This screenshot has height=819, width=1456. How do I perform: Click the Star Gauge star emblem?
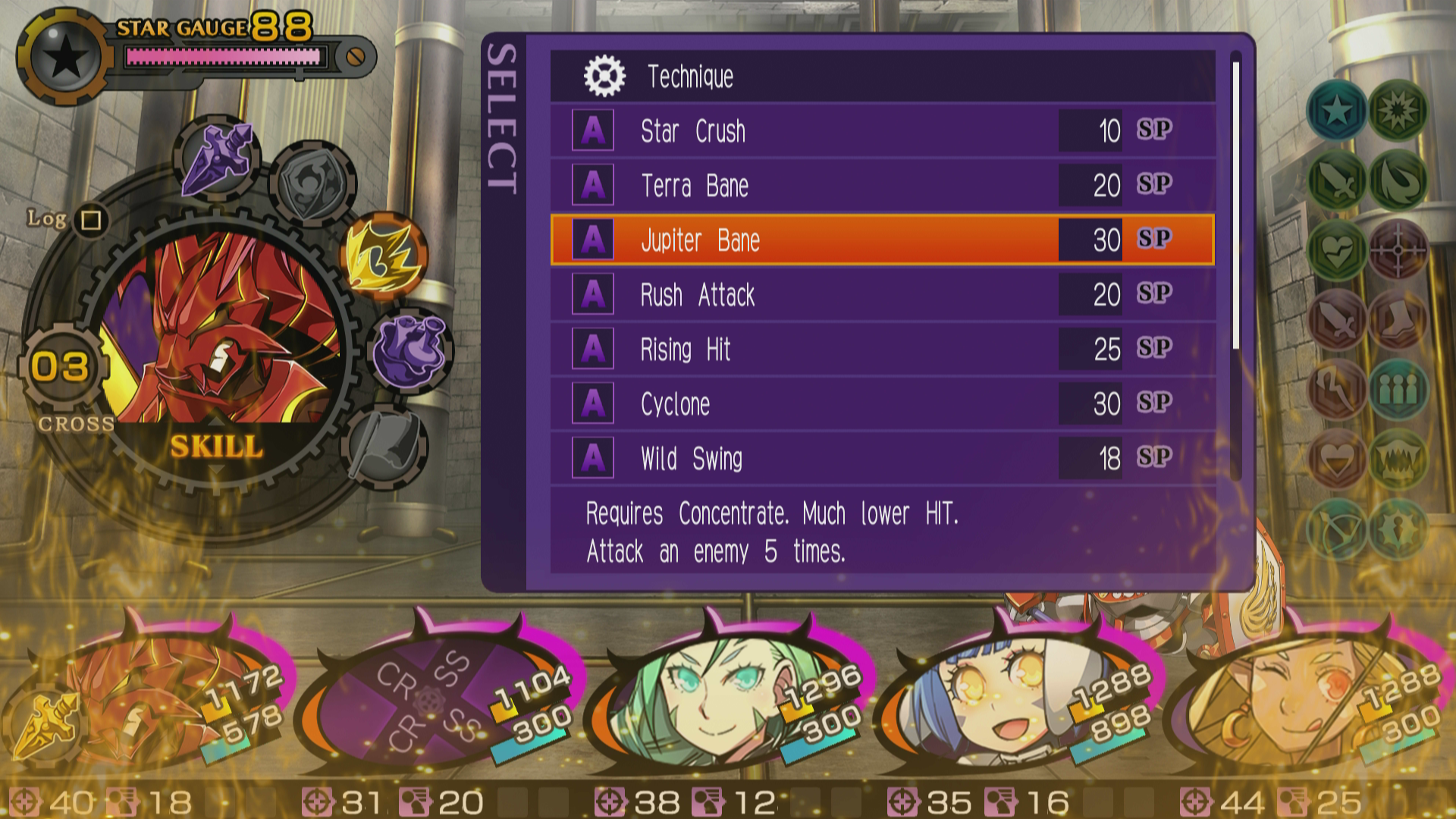click(66, 57)
